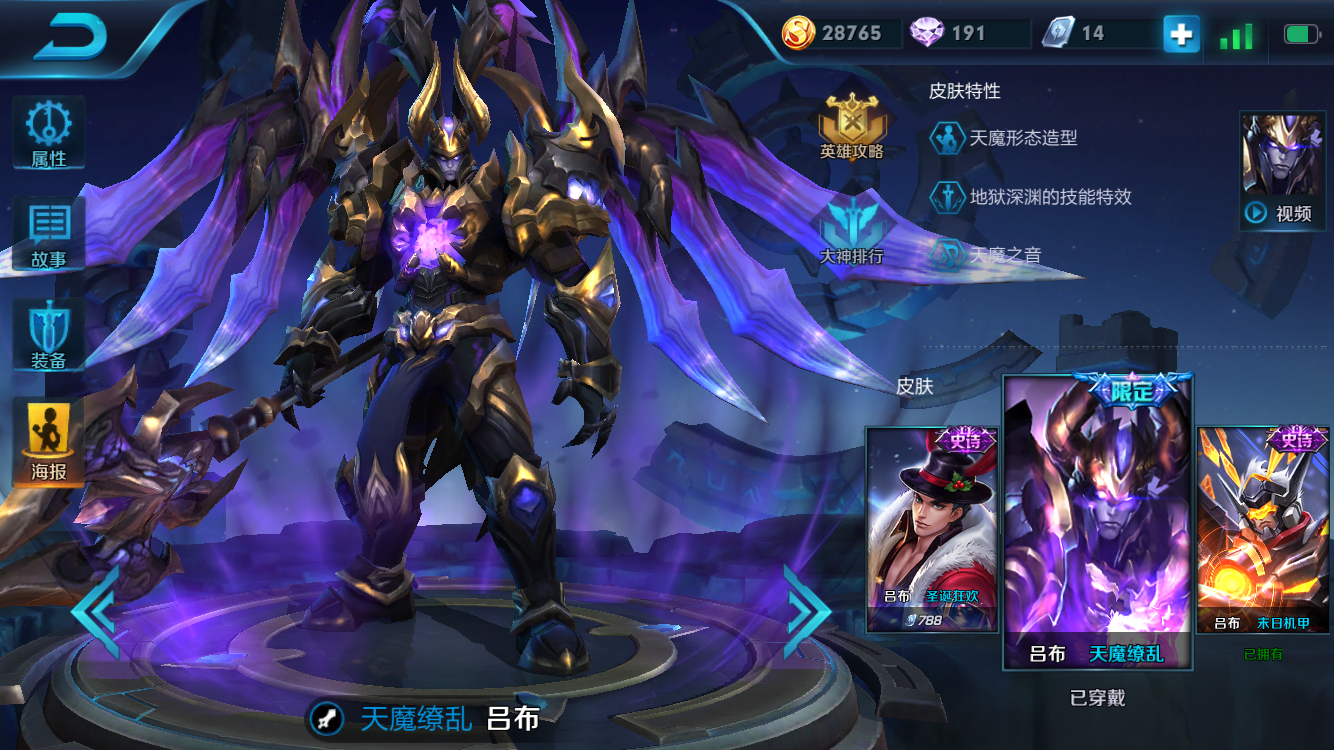Open the 属性 attributes tab
Screen dimensions: 1334x750
point(48,132)
